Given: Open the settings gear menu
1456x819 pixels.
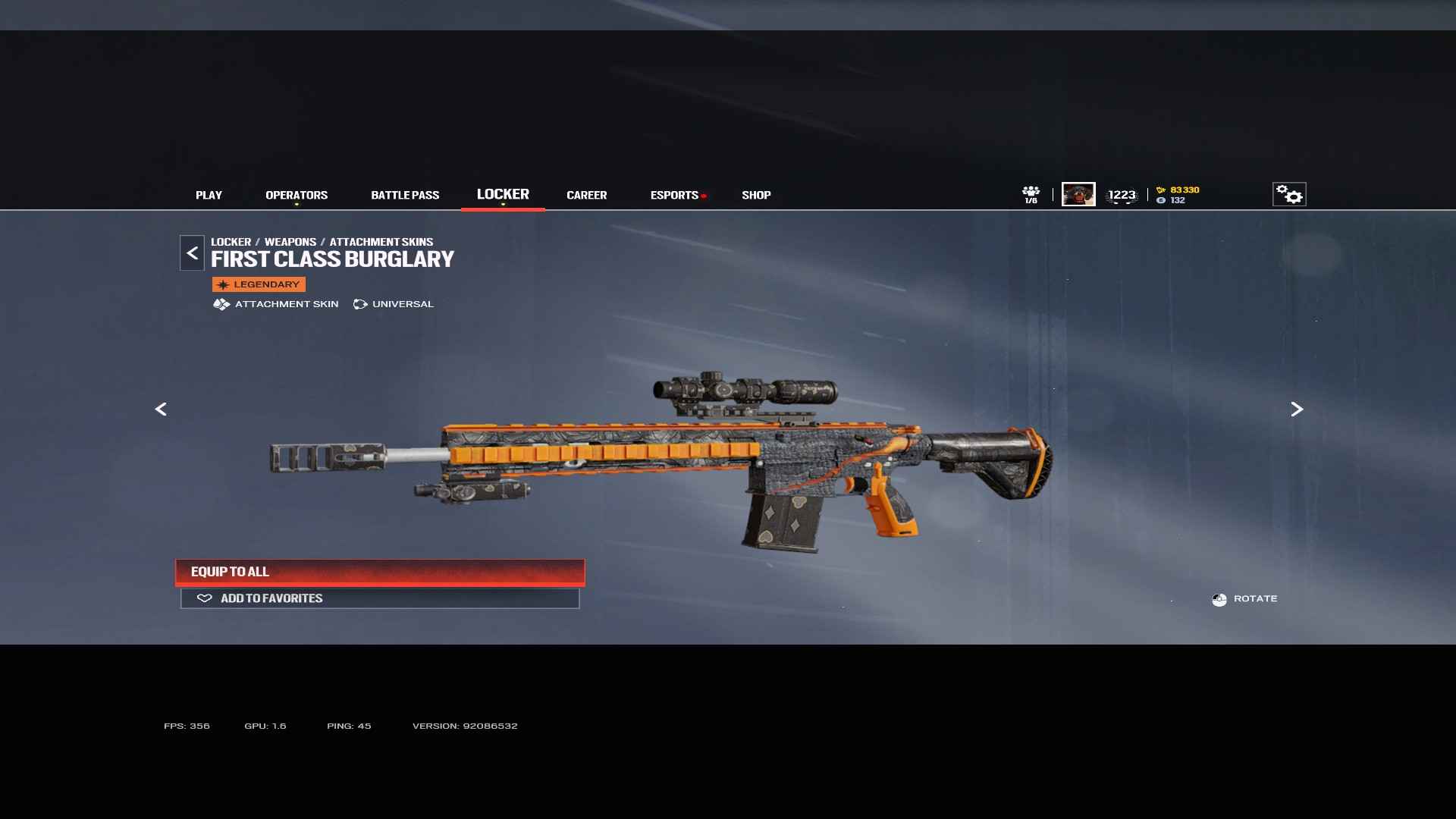Looking at the screenshot, I should 1288,194.
